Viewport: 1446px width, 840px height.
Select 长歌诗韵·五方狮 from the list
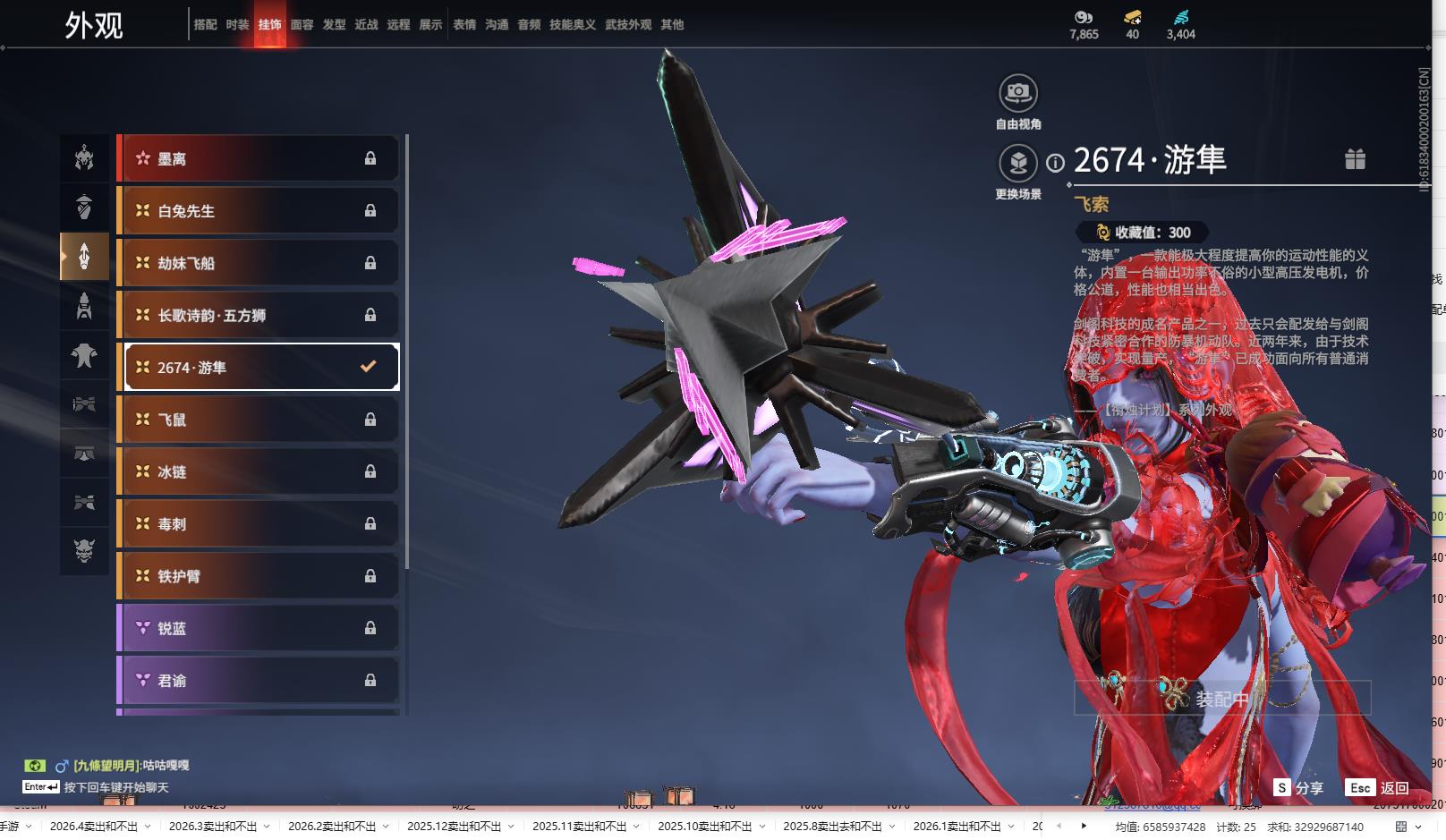pyautogui.click(x=259, y=315)
